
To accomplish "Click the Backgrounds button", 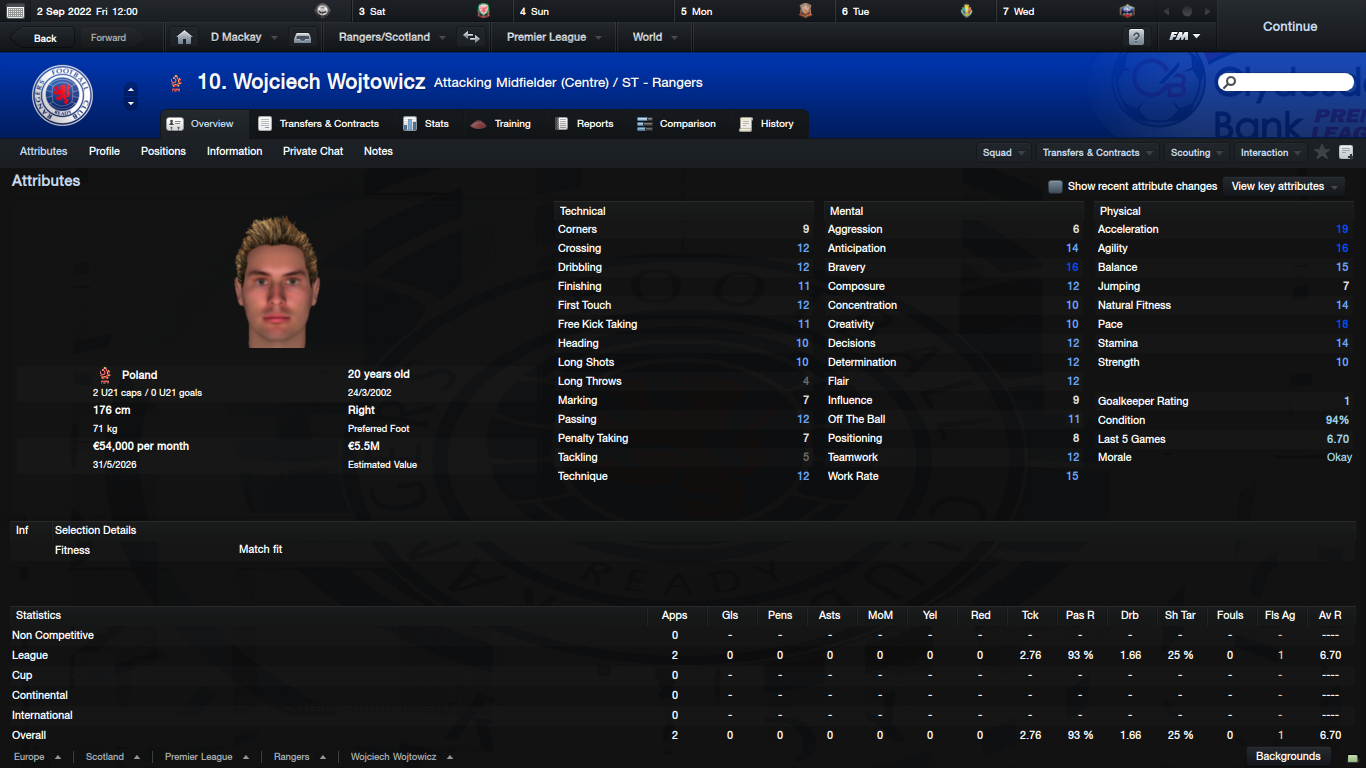I will (x=1288, y=756).
